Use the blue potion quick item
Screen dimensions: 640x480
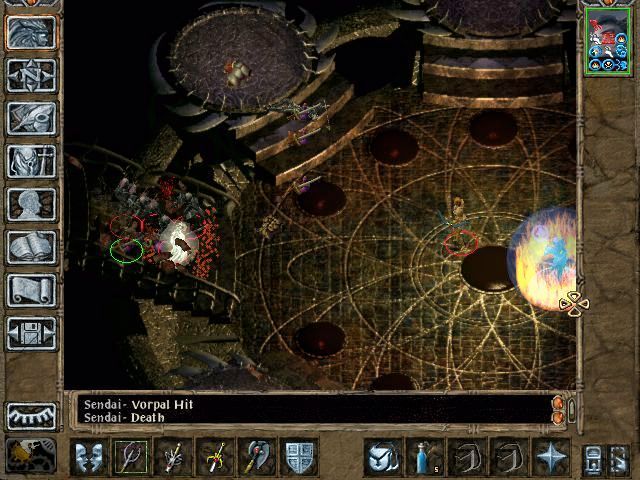[x=424, y=457]
